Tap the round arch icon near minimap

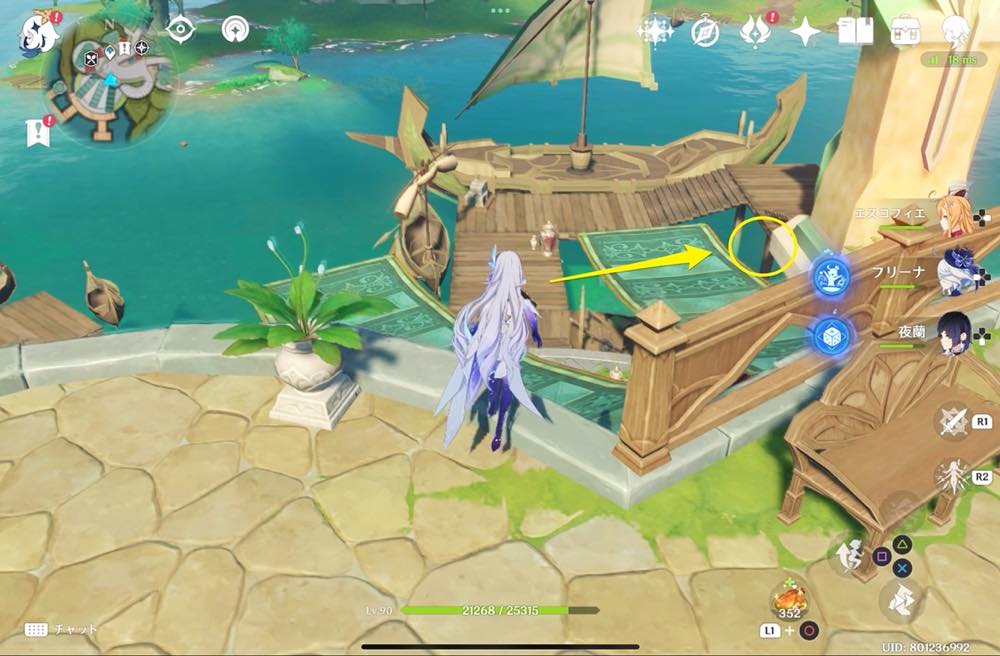point(235,30)
